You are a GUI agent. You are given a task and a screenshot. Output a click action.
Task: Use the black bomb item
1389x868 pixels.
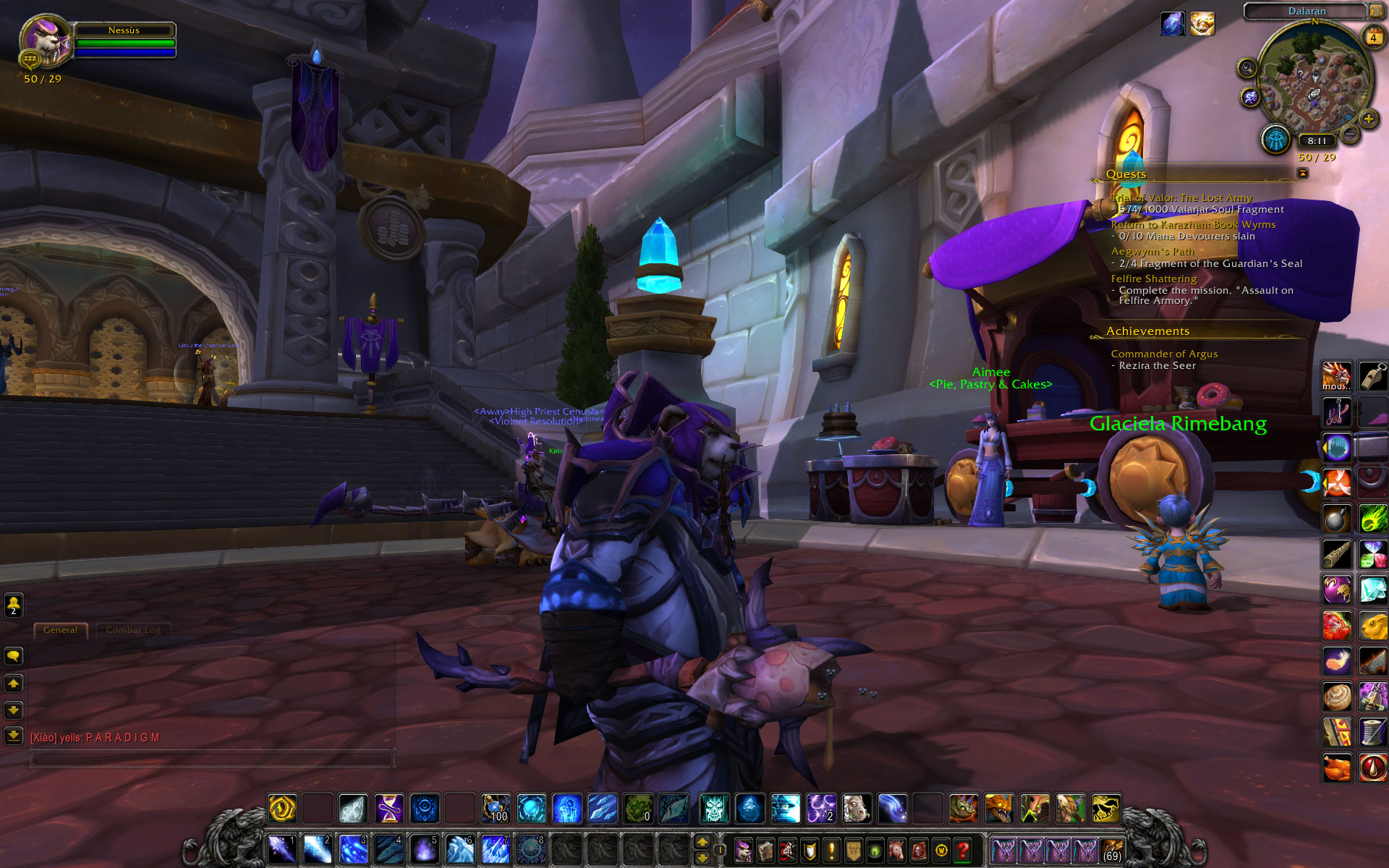(1336, 519)
